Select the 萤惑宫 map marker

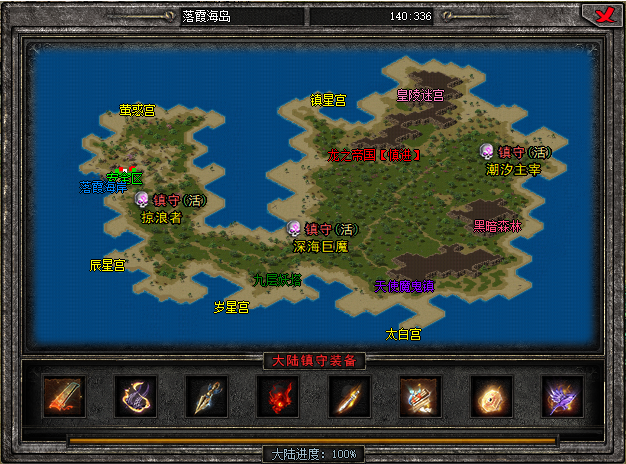137,110
